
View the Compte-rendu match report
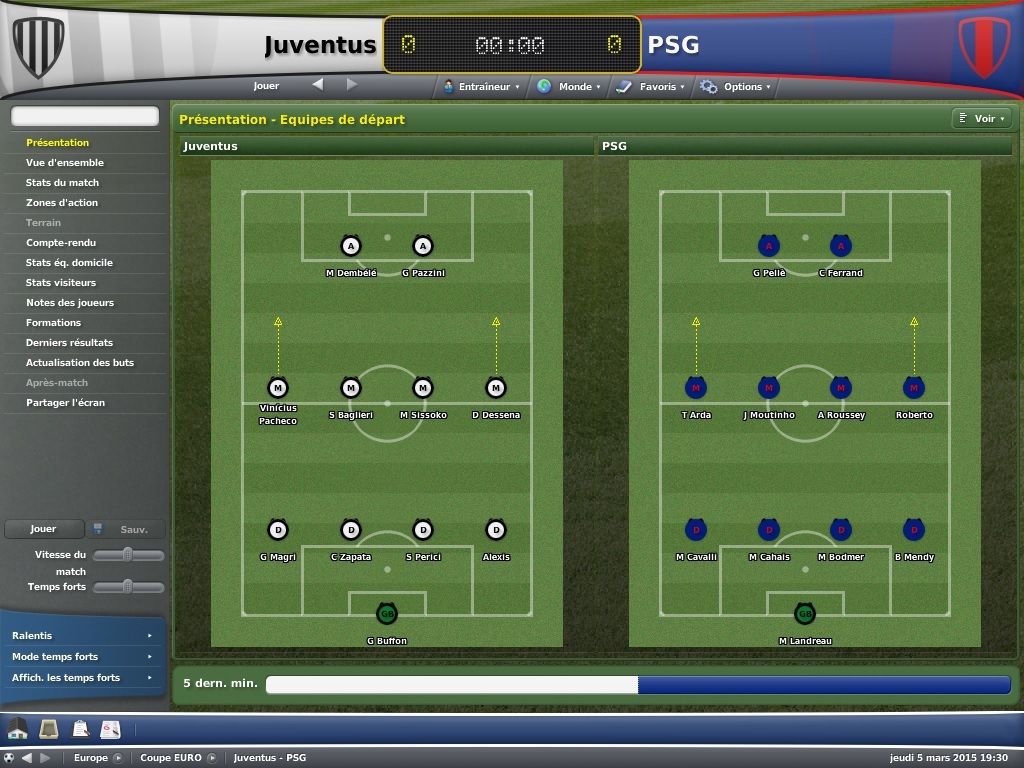61,243
